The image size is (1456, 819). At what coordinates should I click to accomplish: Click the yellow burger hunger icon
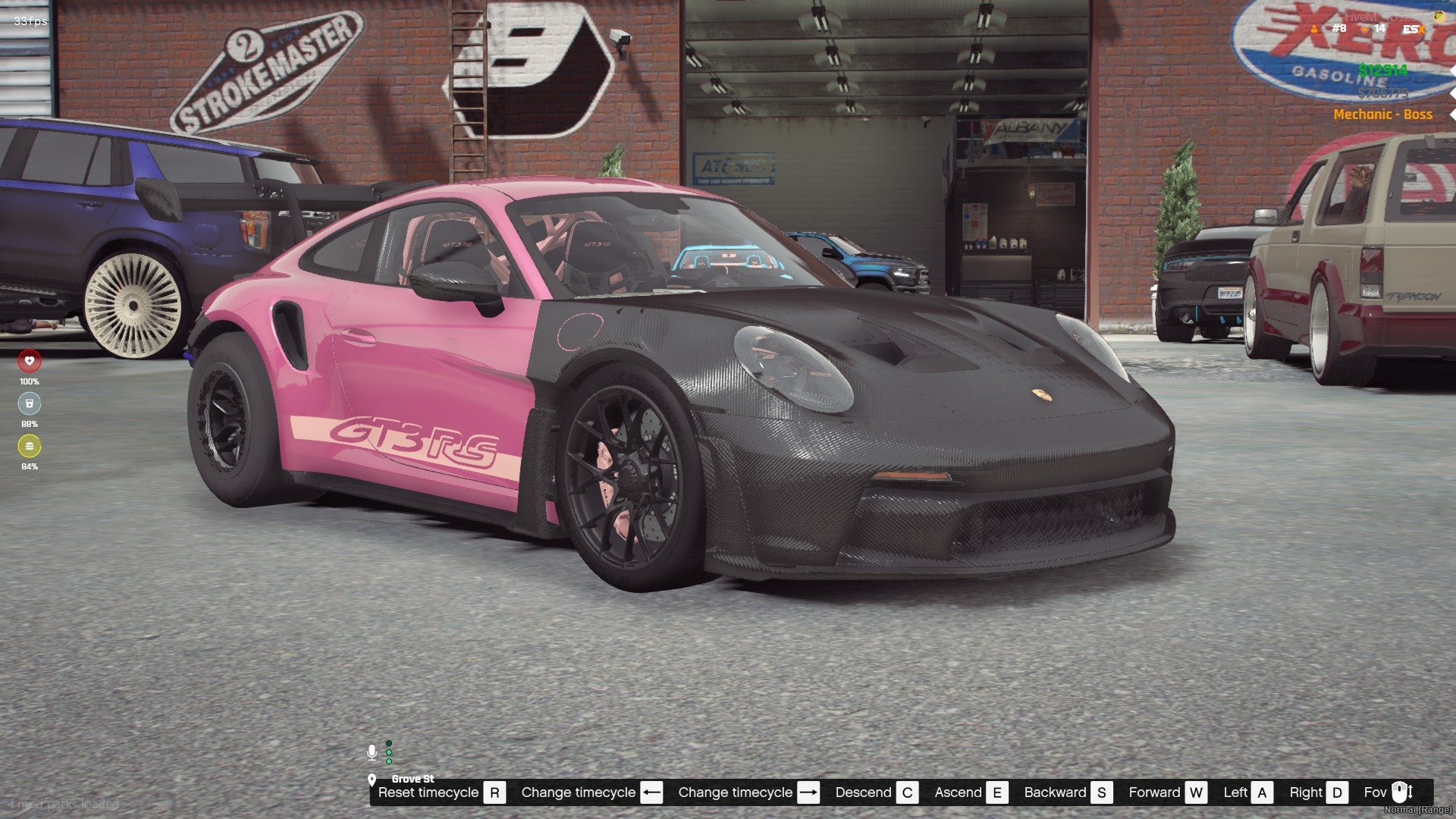click(x=30, y=446)
